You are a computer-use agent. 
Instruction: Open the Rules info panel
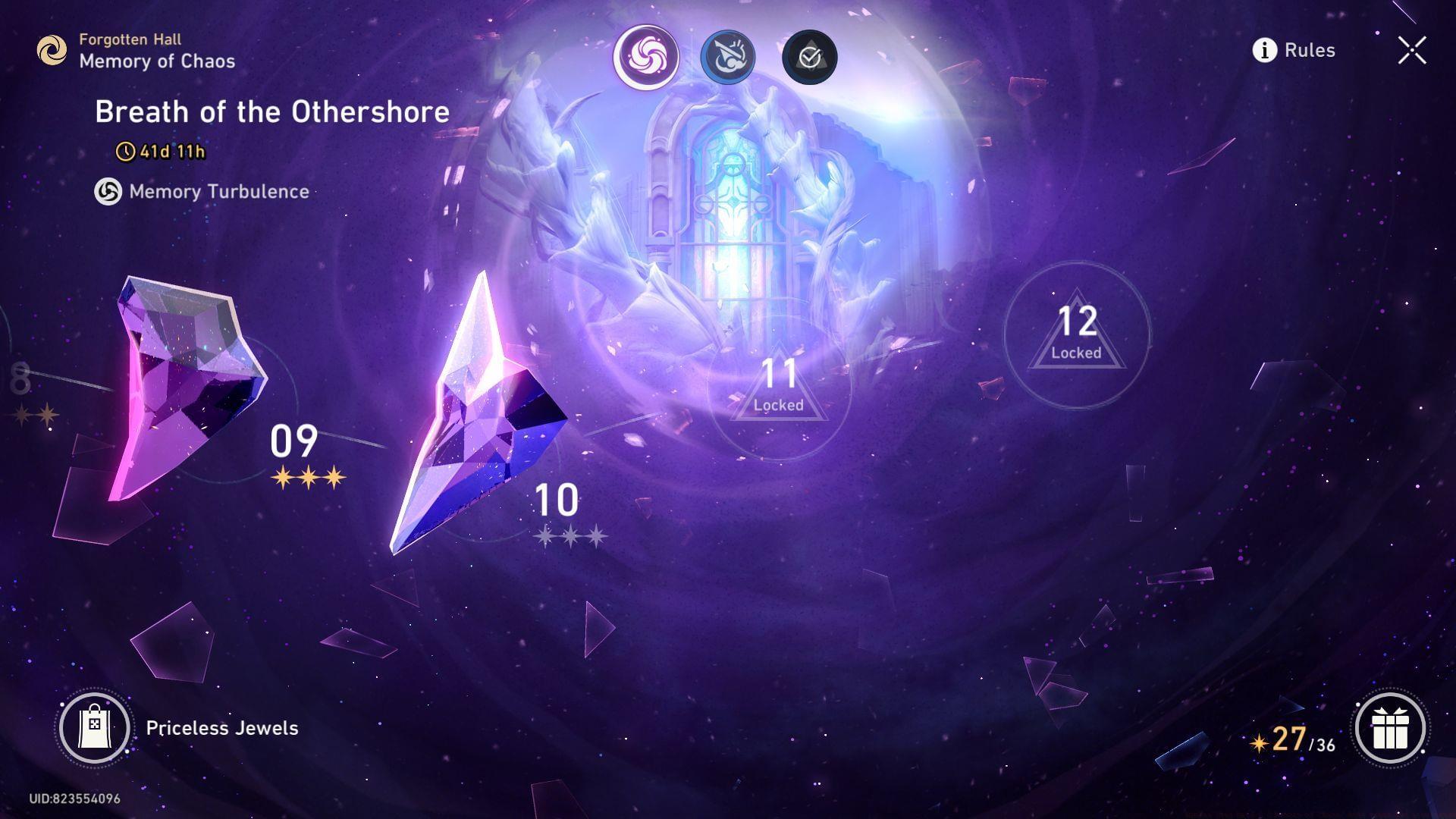coord(1294,50)
